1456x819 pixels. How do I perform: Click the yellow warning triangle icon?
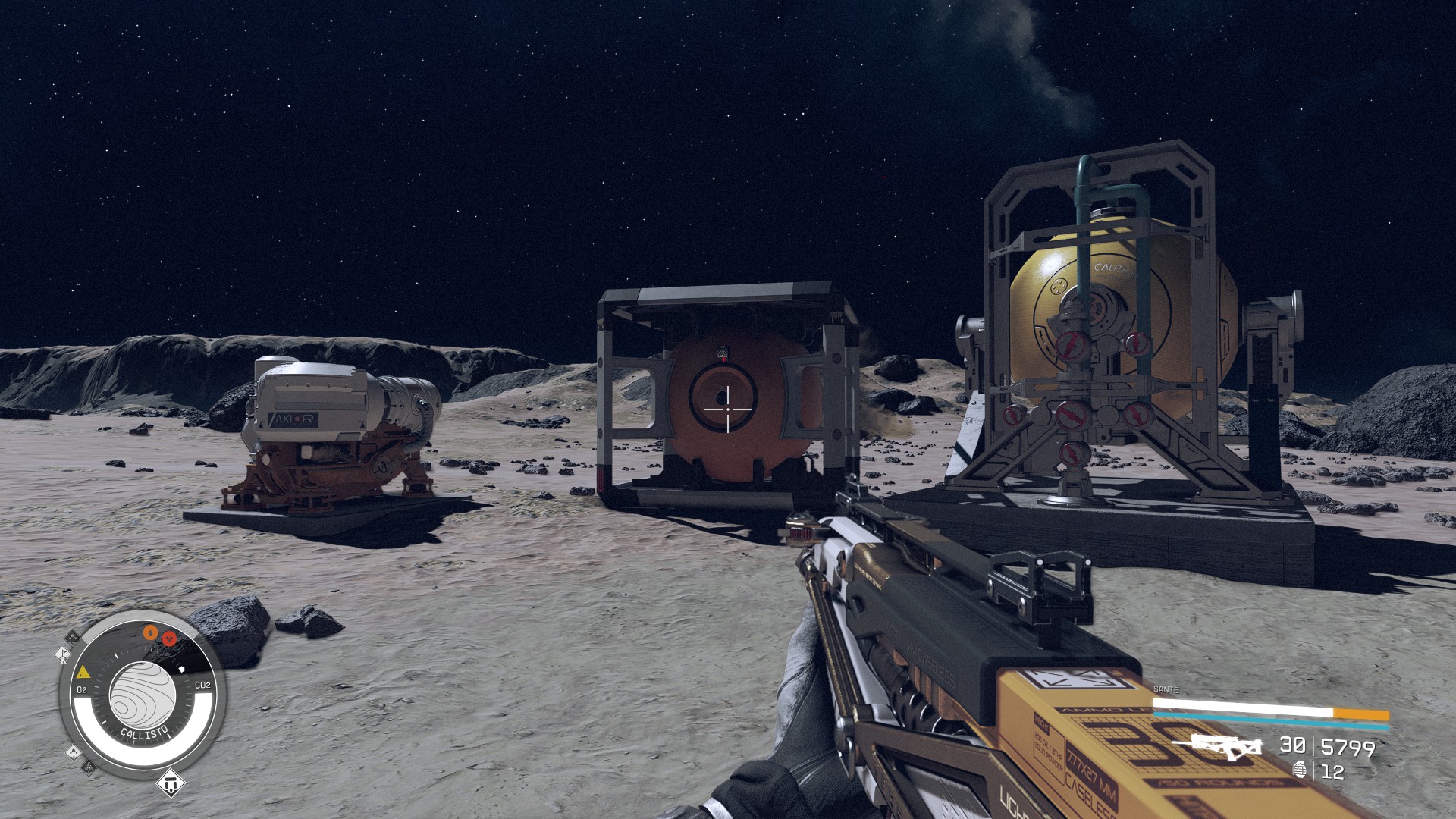tap(83, 672)
